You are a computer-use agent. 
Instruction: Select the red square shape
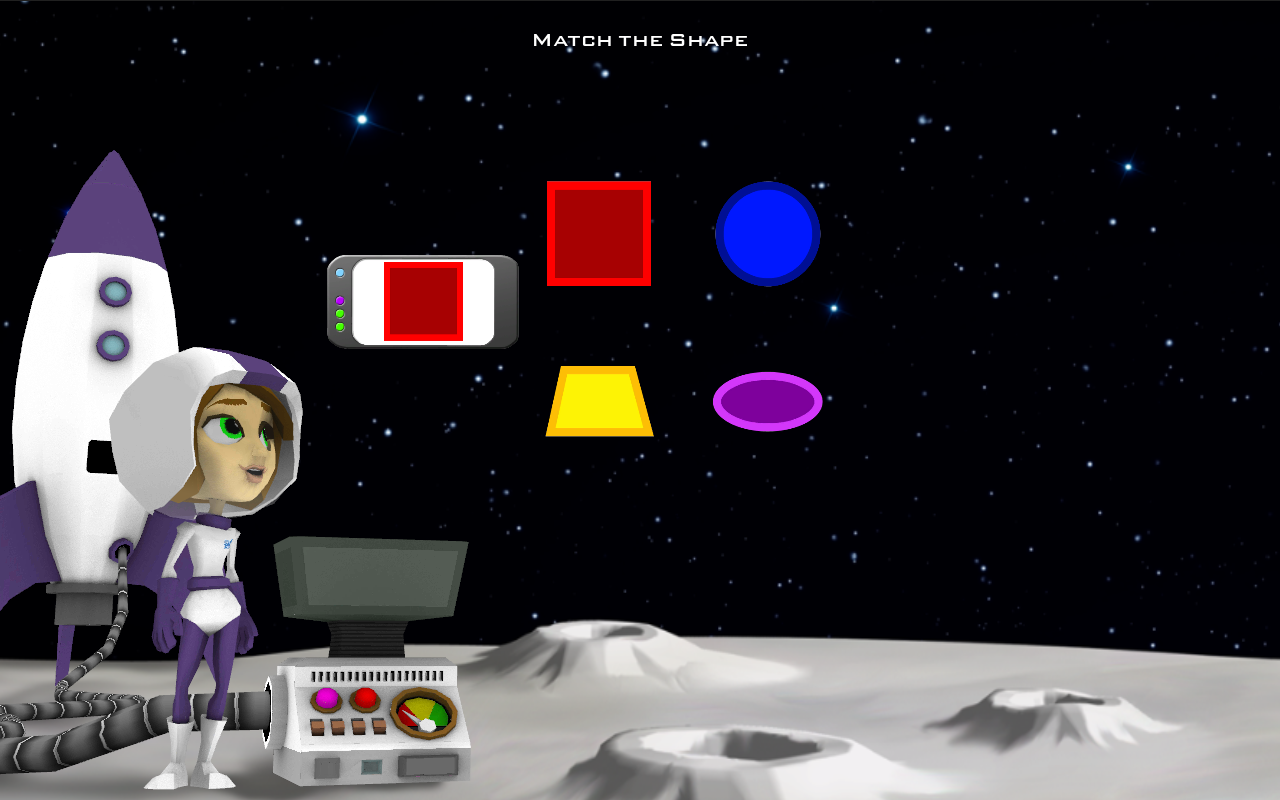tap(599, 232)
